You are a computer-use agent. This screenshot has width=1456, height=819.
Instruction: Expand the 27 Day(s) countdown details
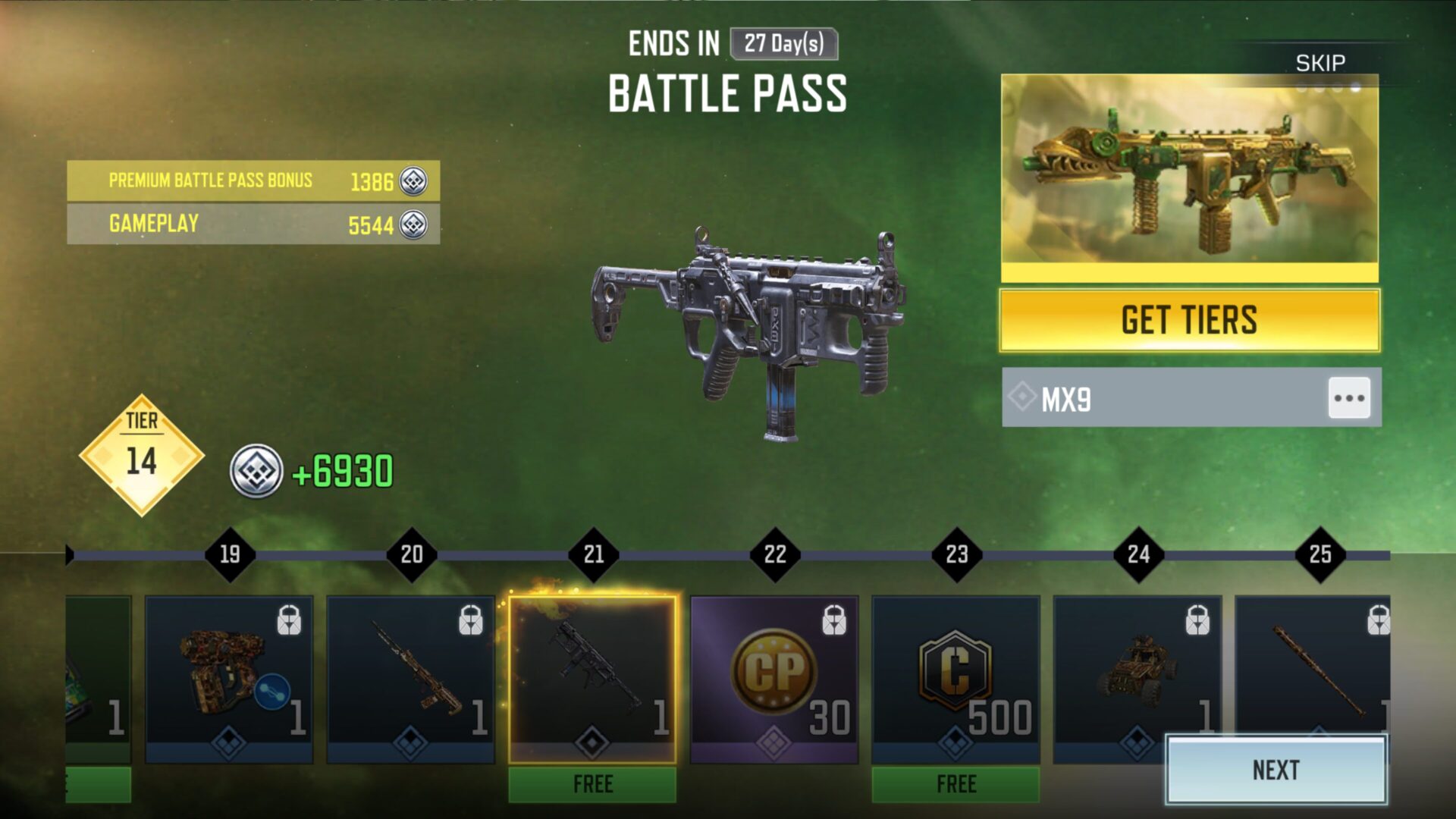click(783, 45)
